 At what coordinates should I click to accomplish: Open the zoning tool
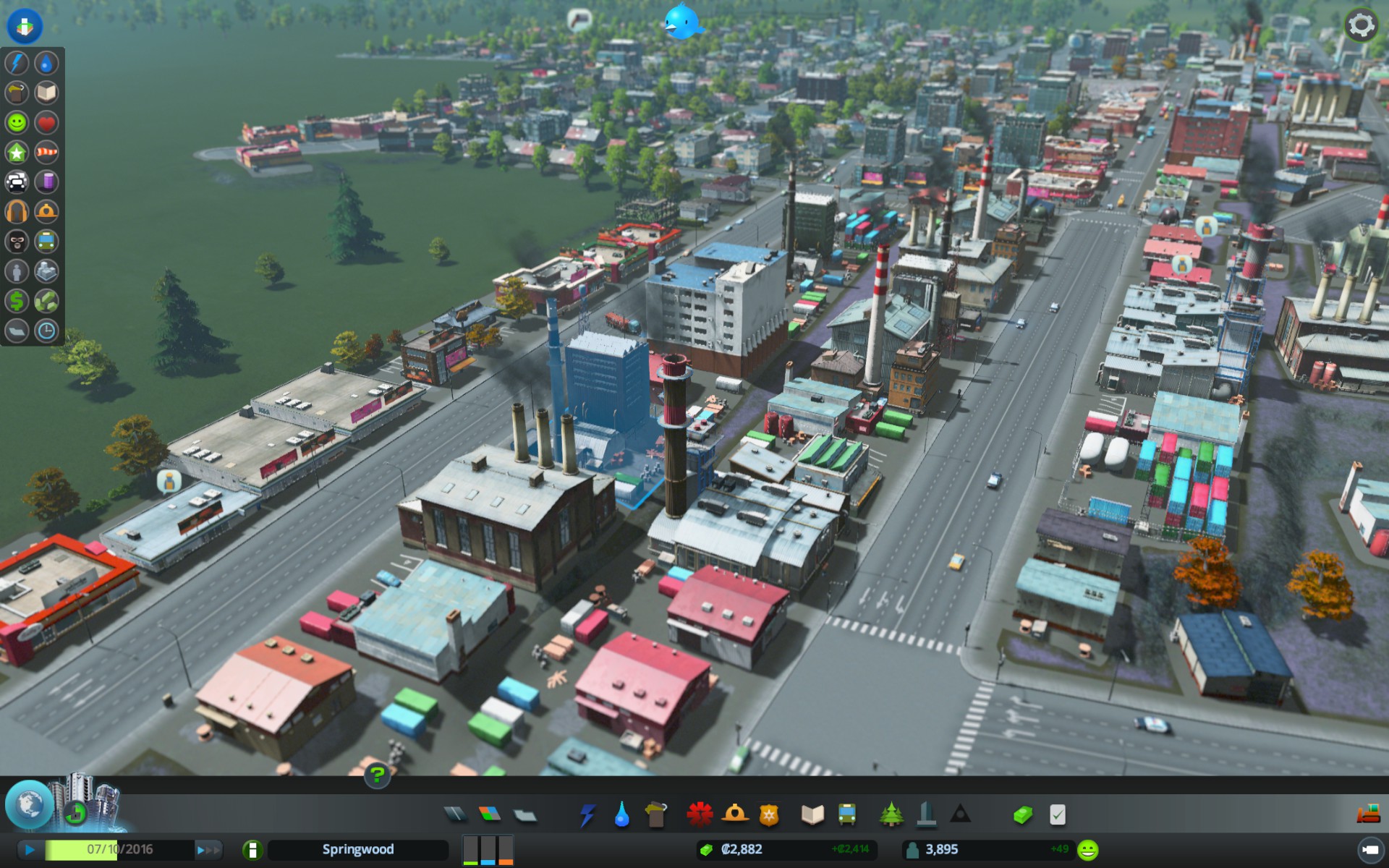[x=490, y=815]
